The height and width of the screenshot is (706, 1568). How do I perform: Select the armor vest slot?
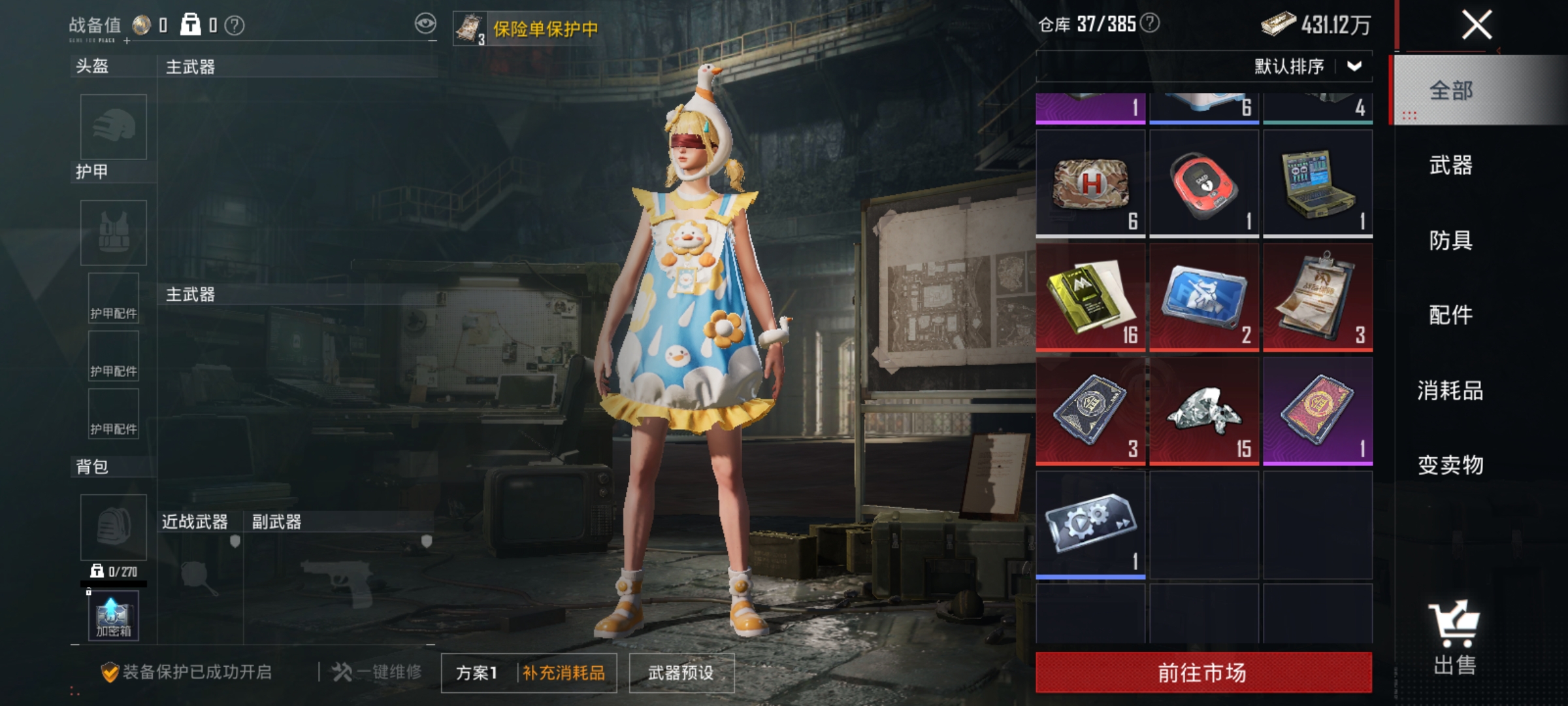112,232
